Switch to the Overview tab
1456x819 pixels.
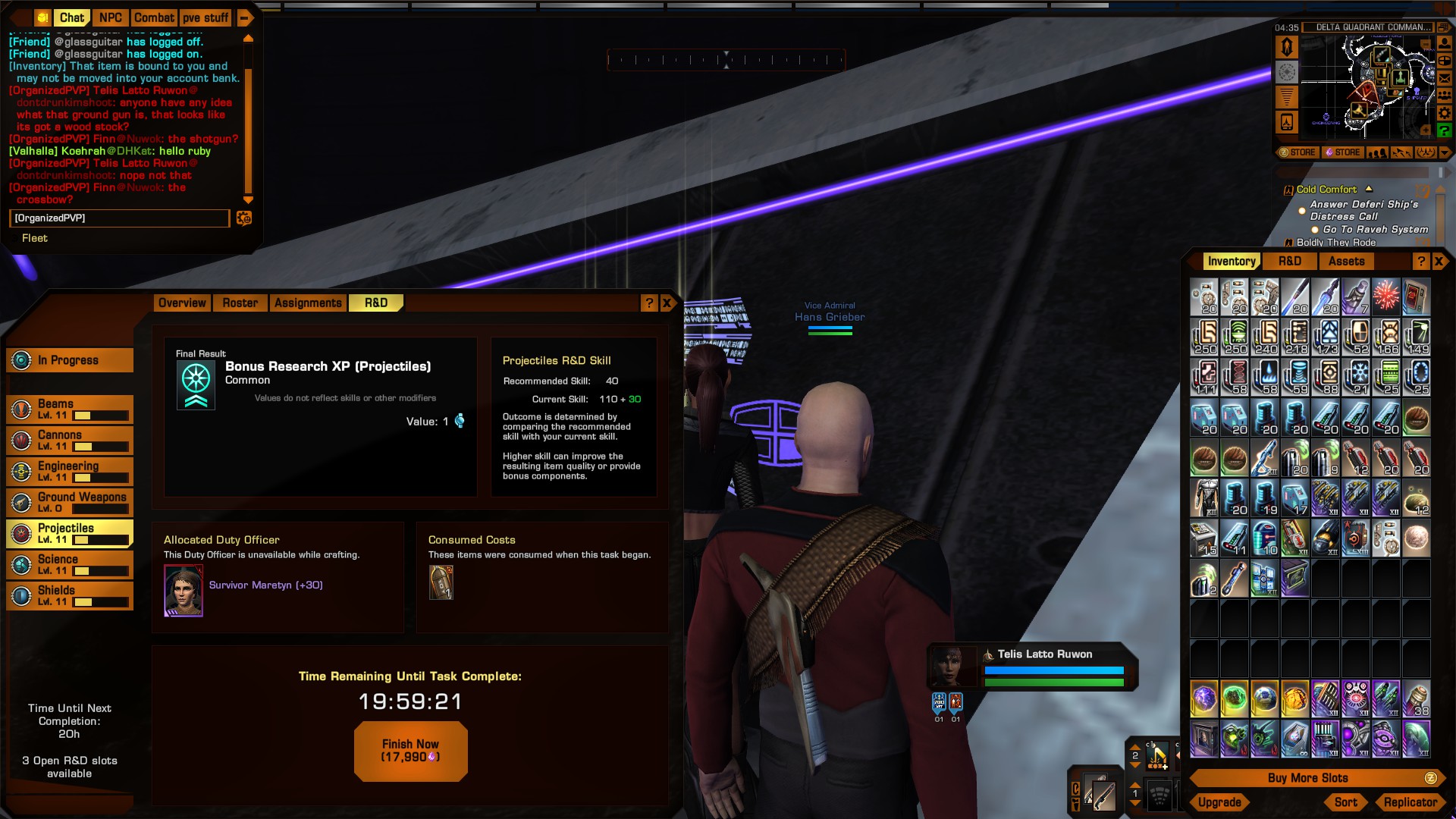click(182, 303)
